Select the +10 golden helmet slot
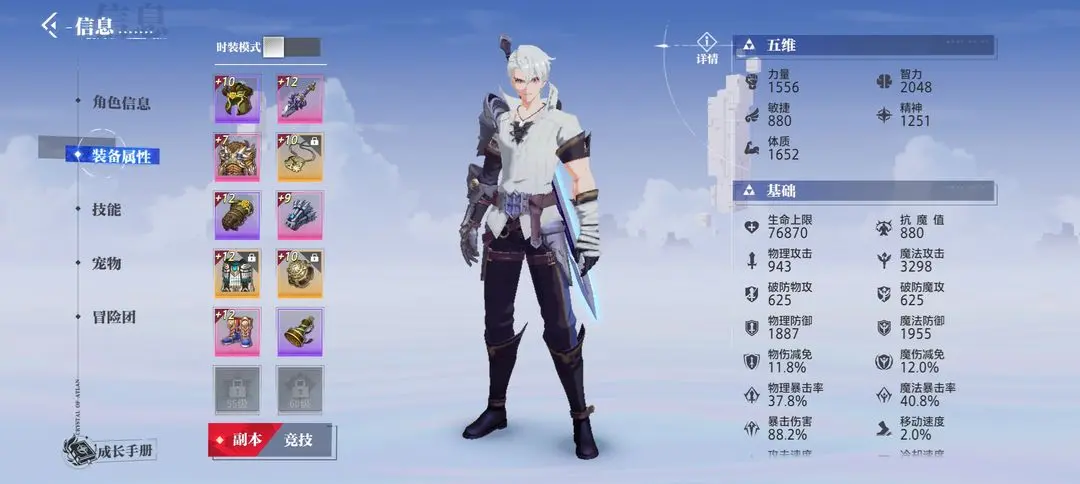1080x484 pixels. coord(237,99)
